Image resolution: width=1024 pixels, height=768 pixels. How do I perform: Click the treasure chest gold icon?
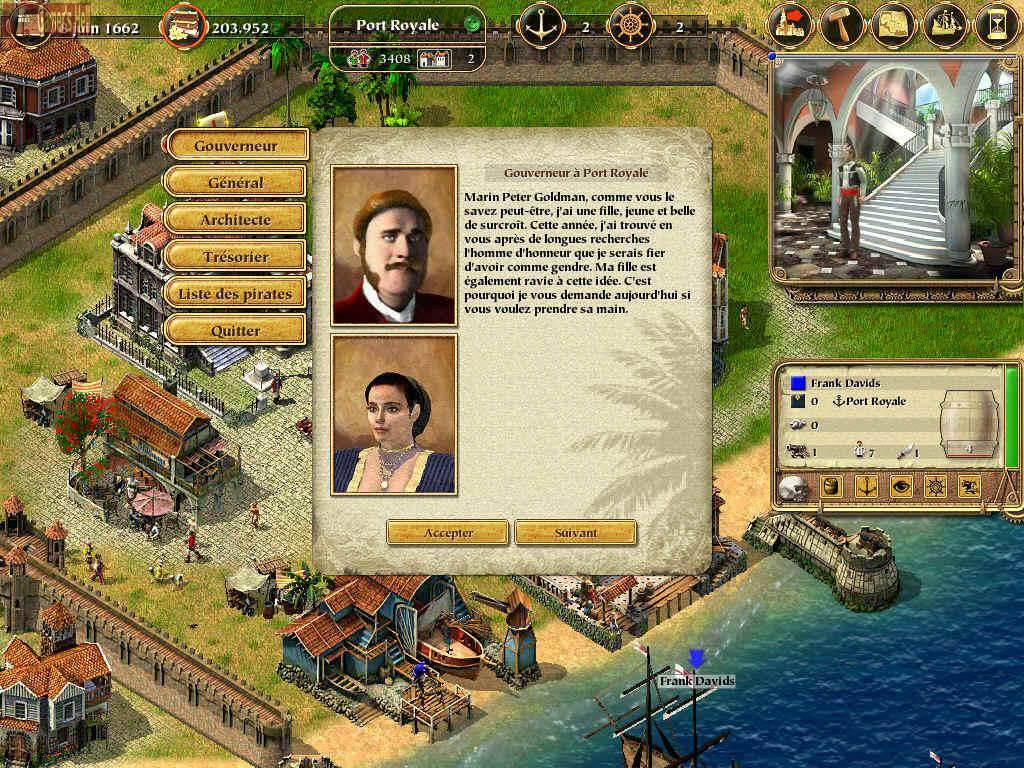tap(181, 24)
